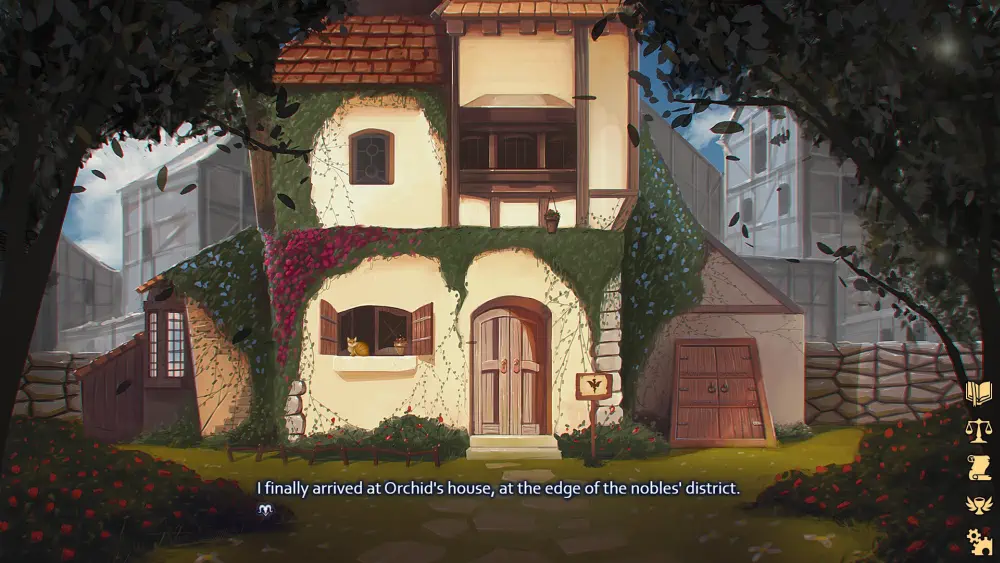Open the scroll log icon
1000x563 pixels.
[x=977, y=467]
